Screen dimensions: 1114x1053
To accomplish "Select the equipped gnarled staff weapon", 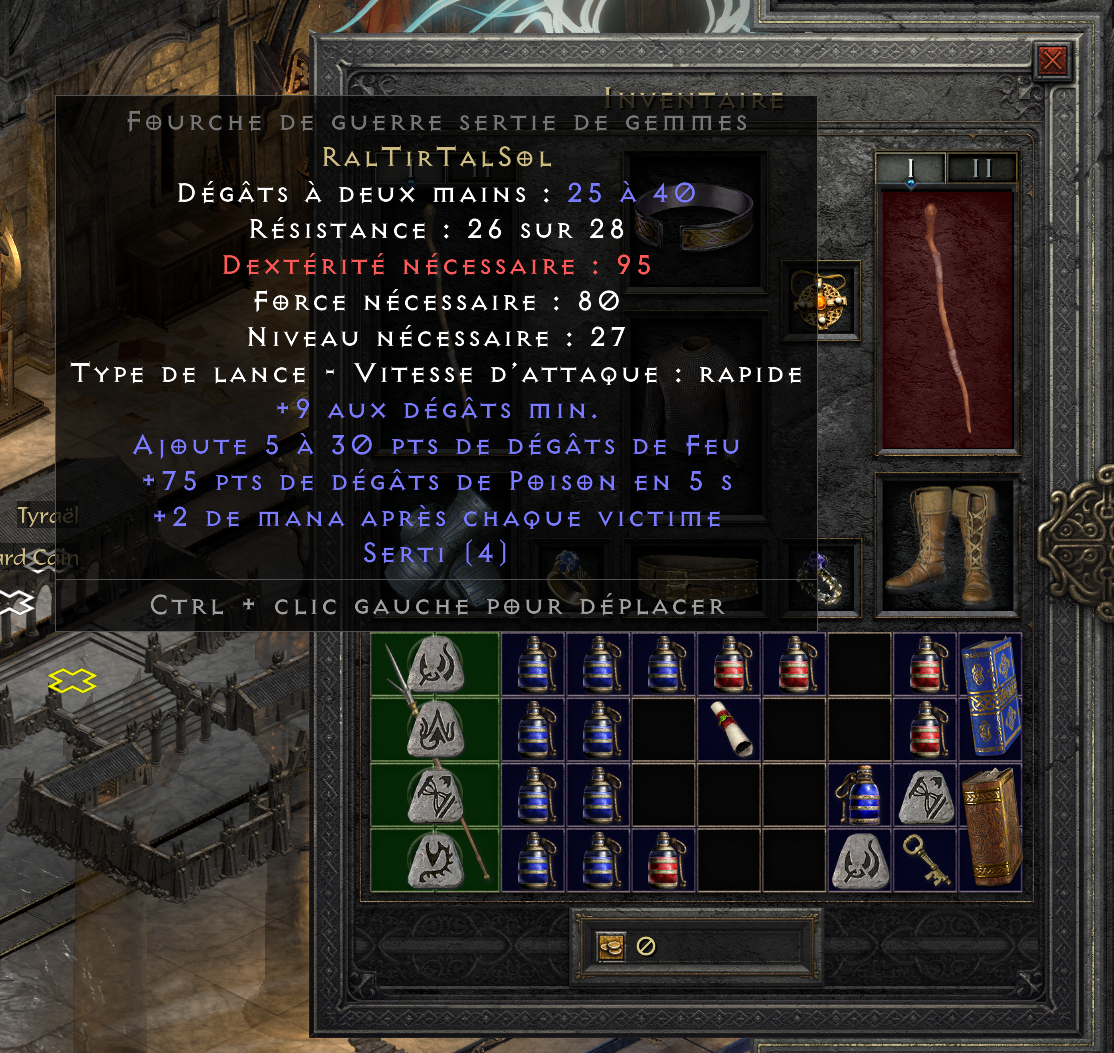I will coord(947,320).
